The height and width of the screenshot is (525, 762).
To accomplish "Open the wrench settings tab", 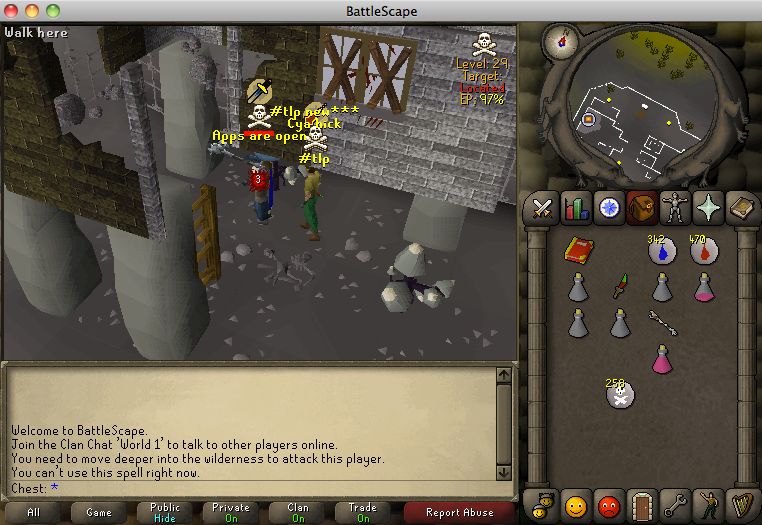I will pyautogui.click(x=675, y=502).
